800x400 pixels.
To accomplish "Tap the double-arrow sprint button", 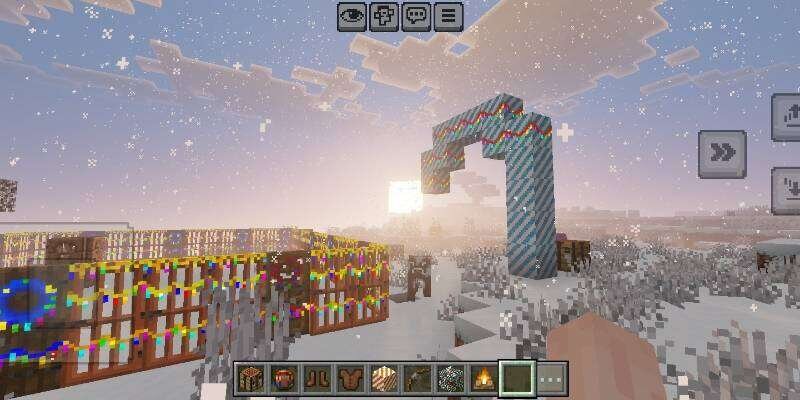I will (x=722, y=152).
